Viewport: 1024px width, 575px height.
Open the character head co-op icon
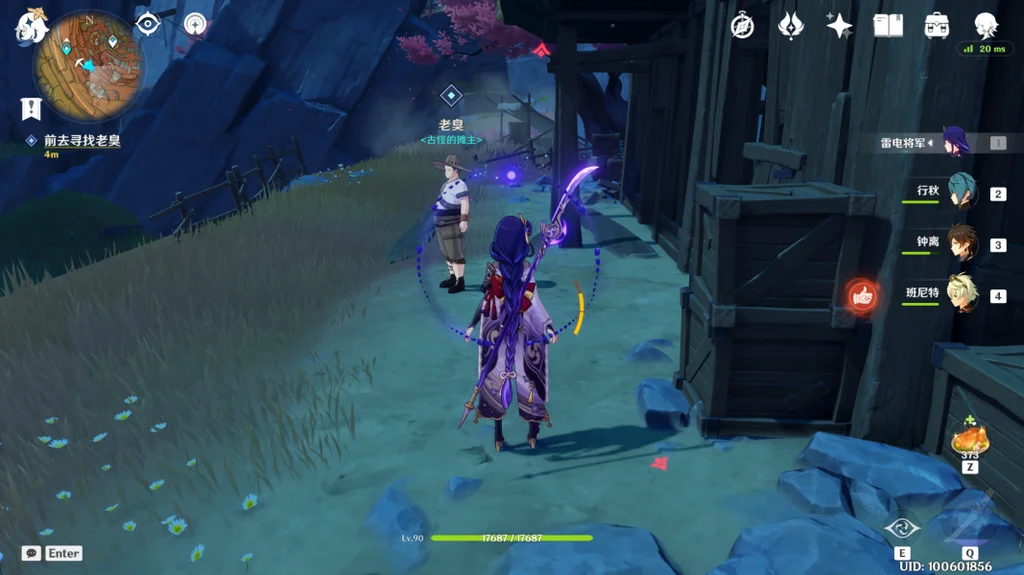click(x=986, y=26)
